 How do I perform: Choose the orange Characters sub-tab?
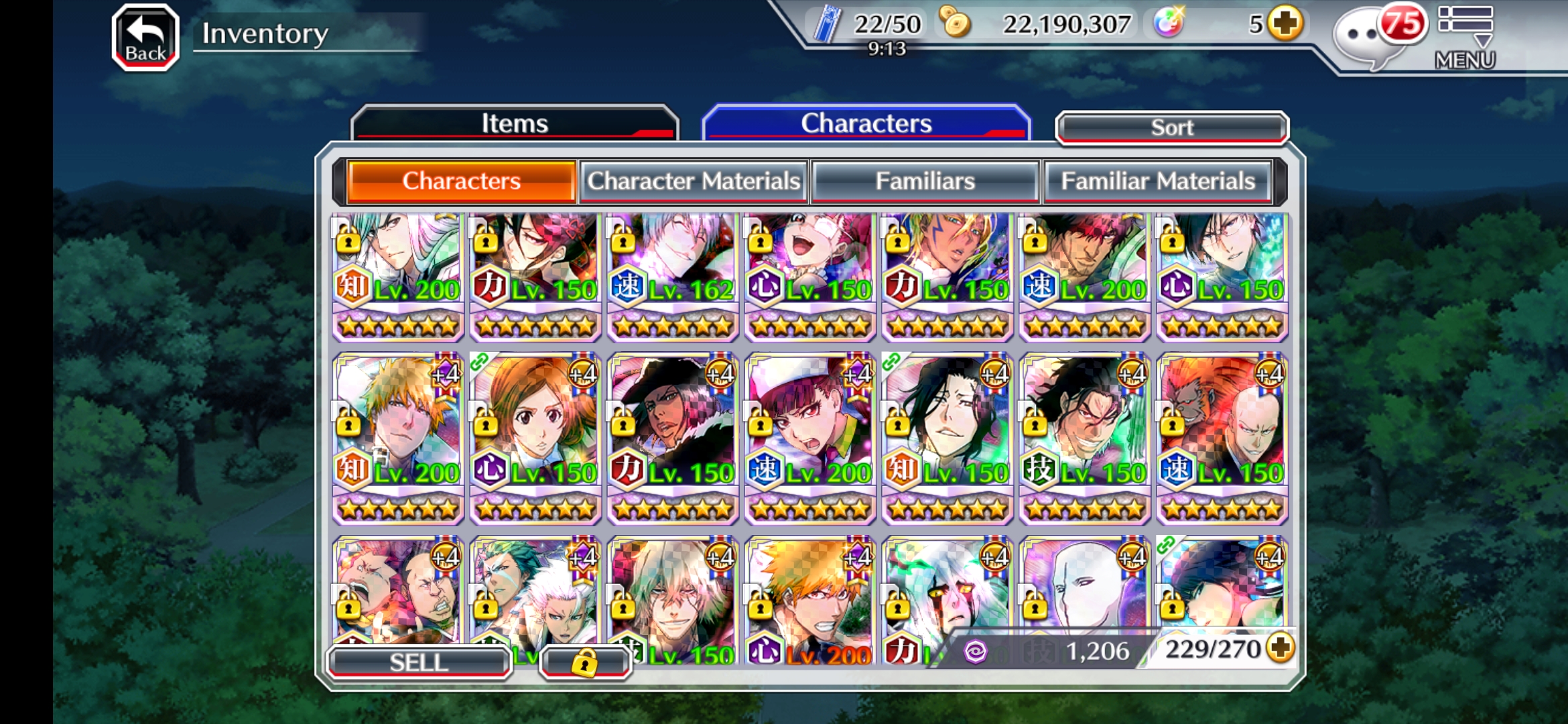[x=461, y=181]
